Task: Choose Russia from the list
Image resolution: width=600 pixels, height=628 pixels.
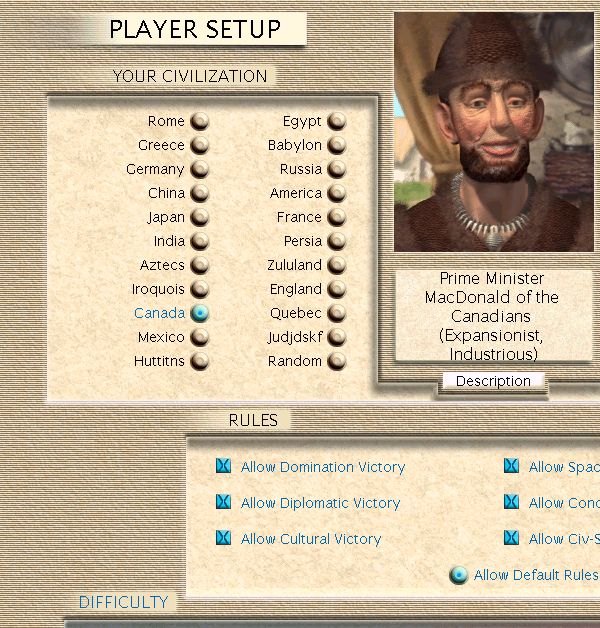Action: pyautogui.click(x=337, y=170)
